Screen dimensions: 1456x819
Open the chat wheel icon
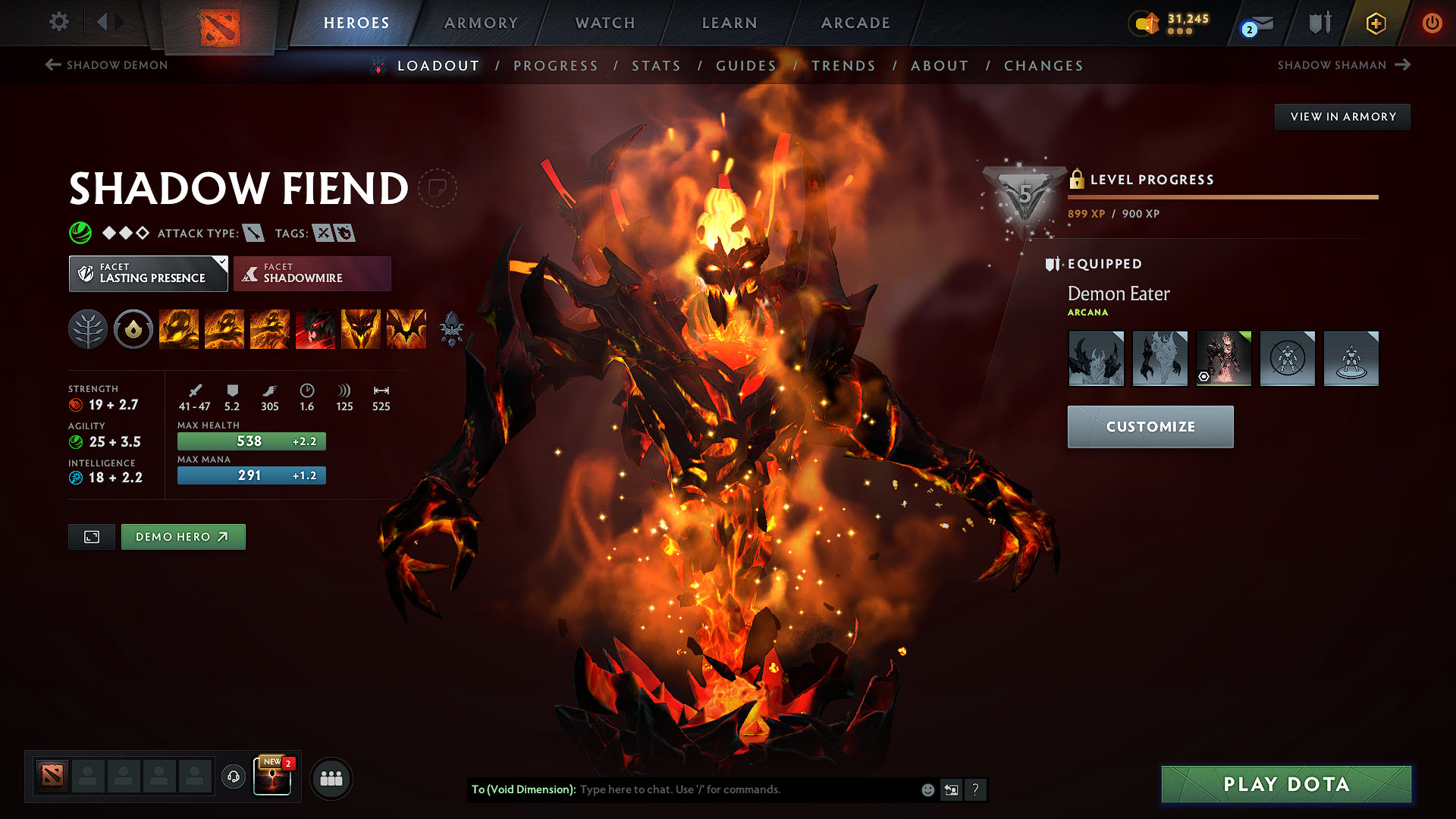click(x=951, y=789)
